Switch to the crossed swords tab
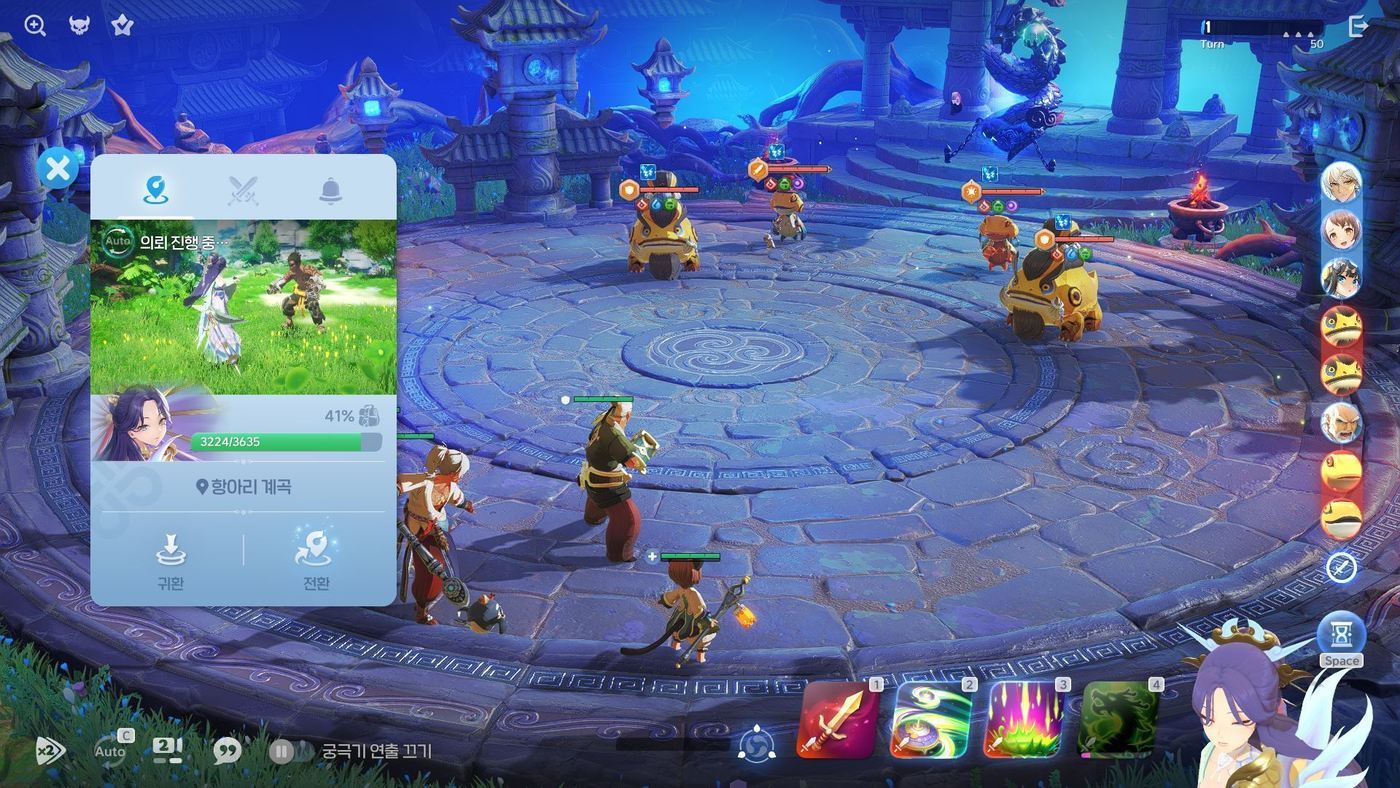 (242, 189)
